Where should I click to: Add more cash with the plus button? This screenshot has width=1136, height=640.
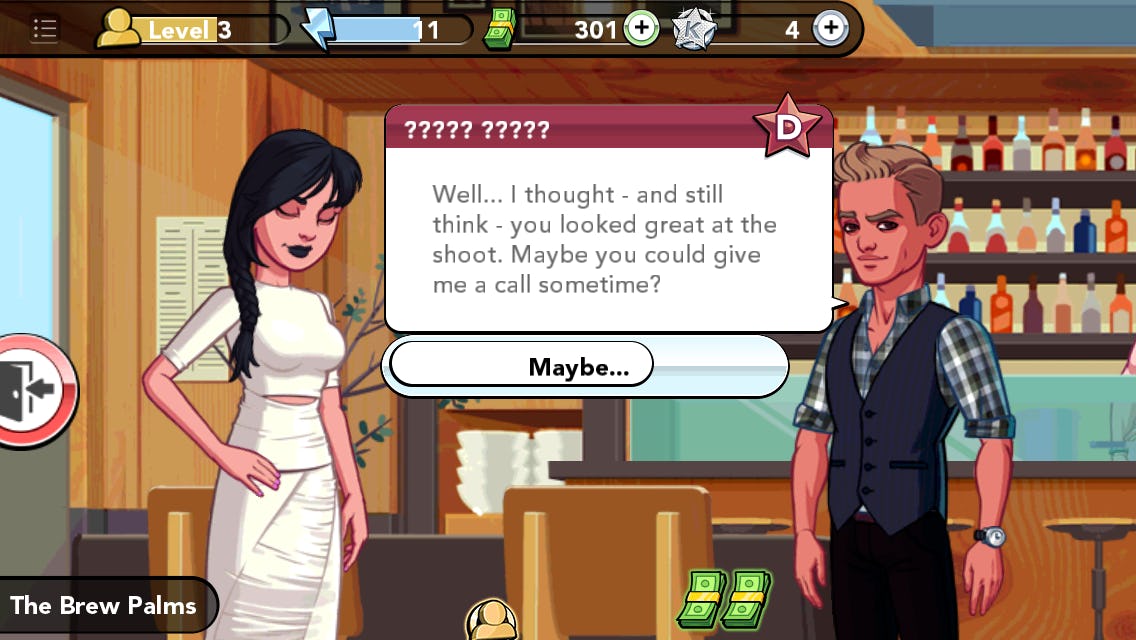coord(642,30)
